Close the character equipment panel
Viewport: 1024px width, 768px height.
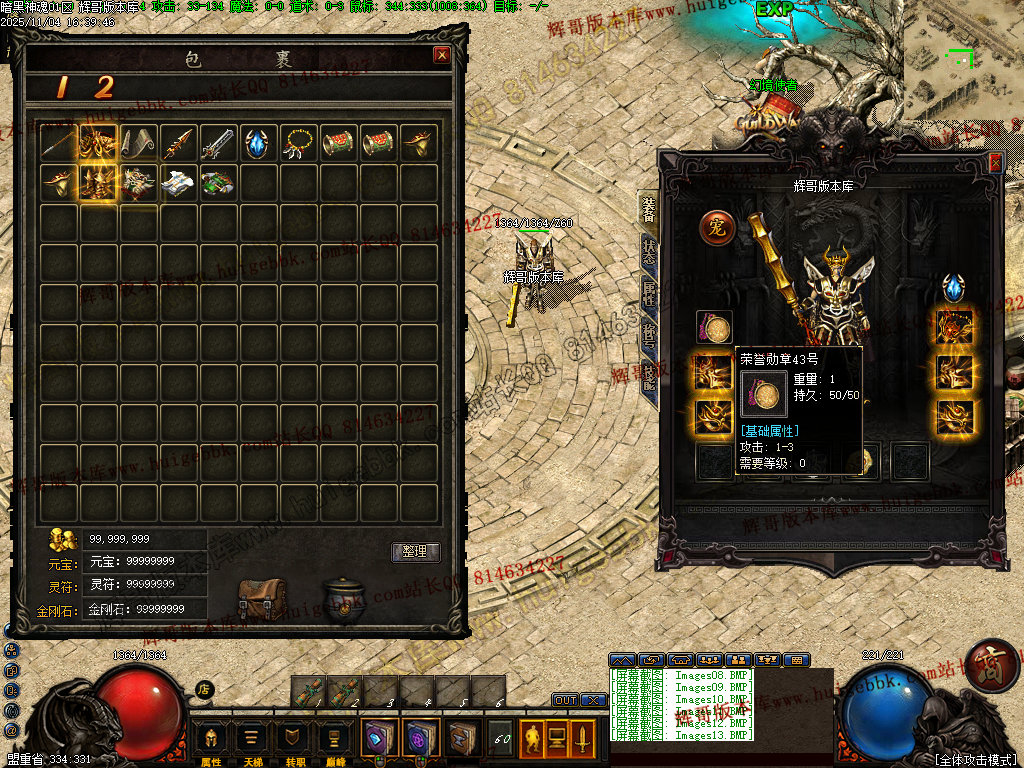pyautogui.click(x=994, y=163)
